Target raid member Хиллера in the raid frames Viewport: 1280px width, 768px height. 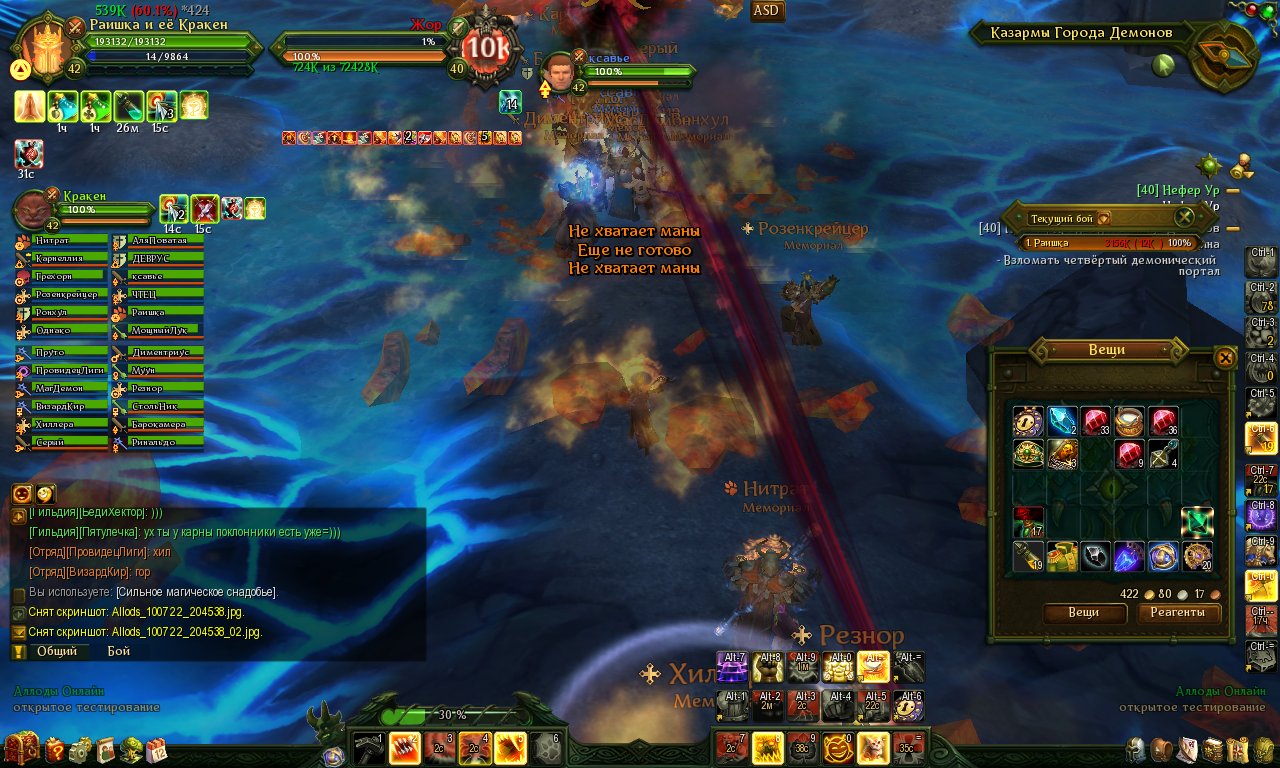(x=62, y=425)
